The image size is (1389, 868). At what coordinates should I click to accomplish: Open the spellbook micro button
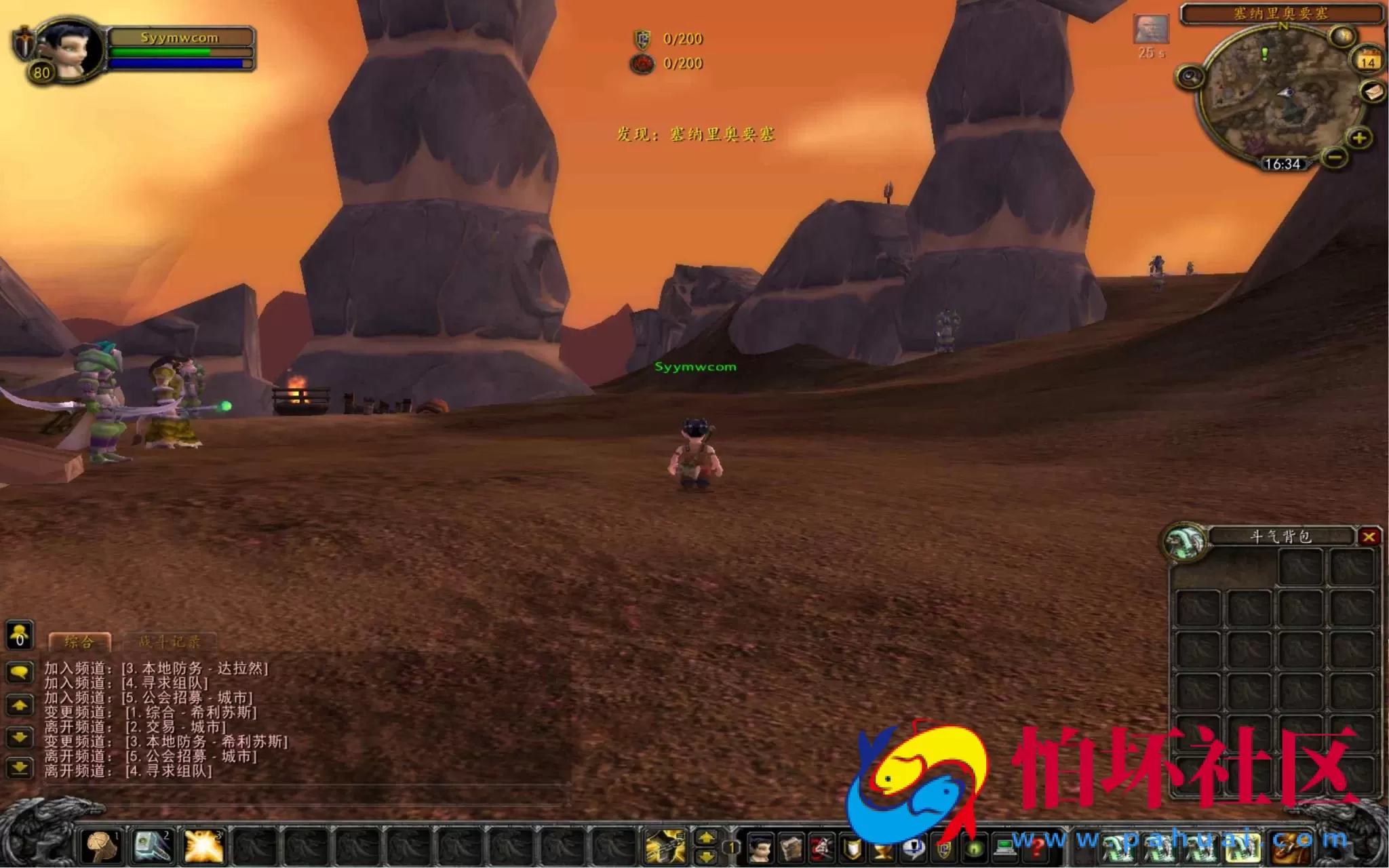pyautogui.click(x=791, y=849)
